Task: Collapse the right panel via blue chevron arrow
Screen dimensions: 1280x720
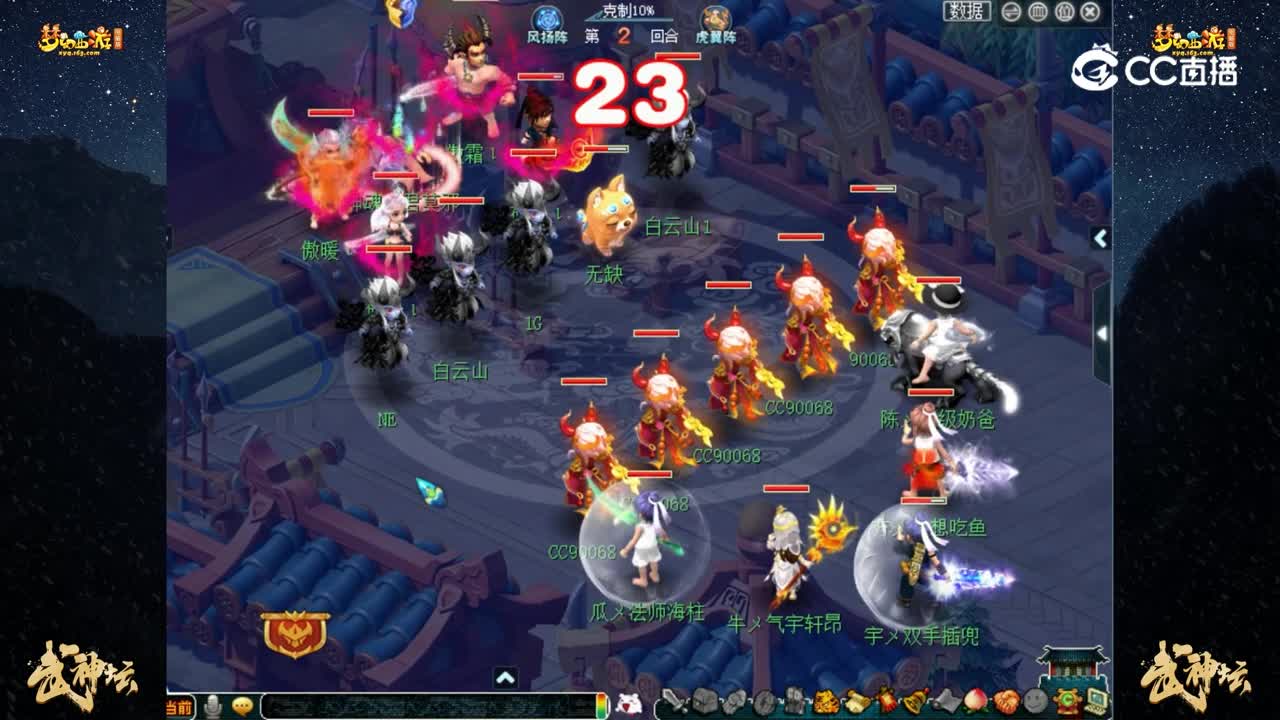Action: pos(1099,238)
